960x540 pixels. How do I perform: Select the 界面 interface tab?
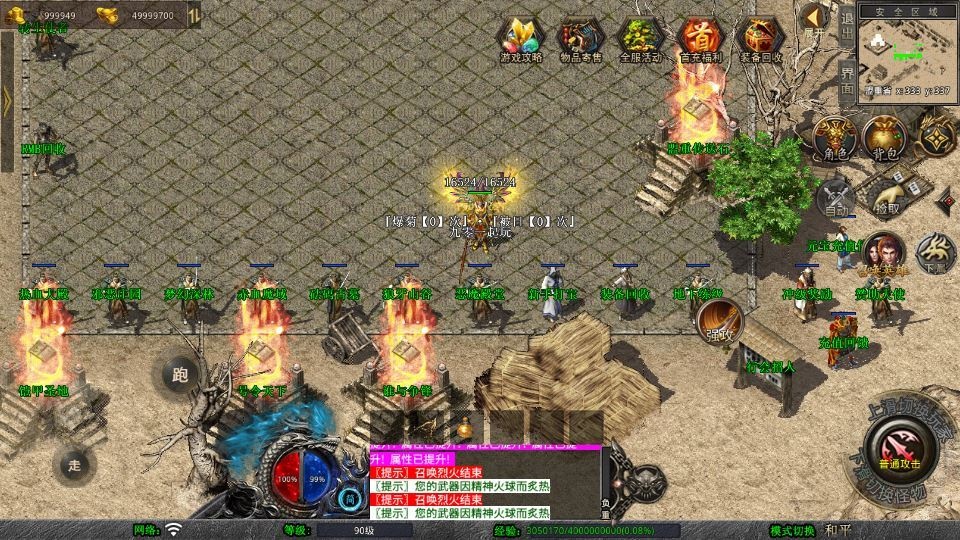(847, 81)
